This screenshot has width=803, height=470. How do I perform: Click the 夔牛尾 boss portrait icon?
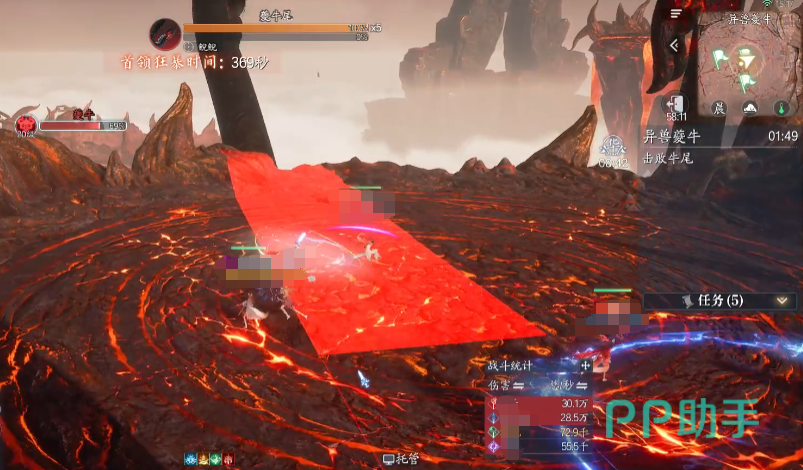tap(164, 34)
